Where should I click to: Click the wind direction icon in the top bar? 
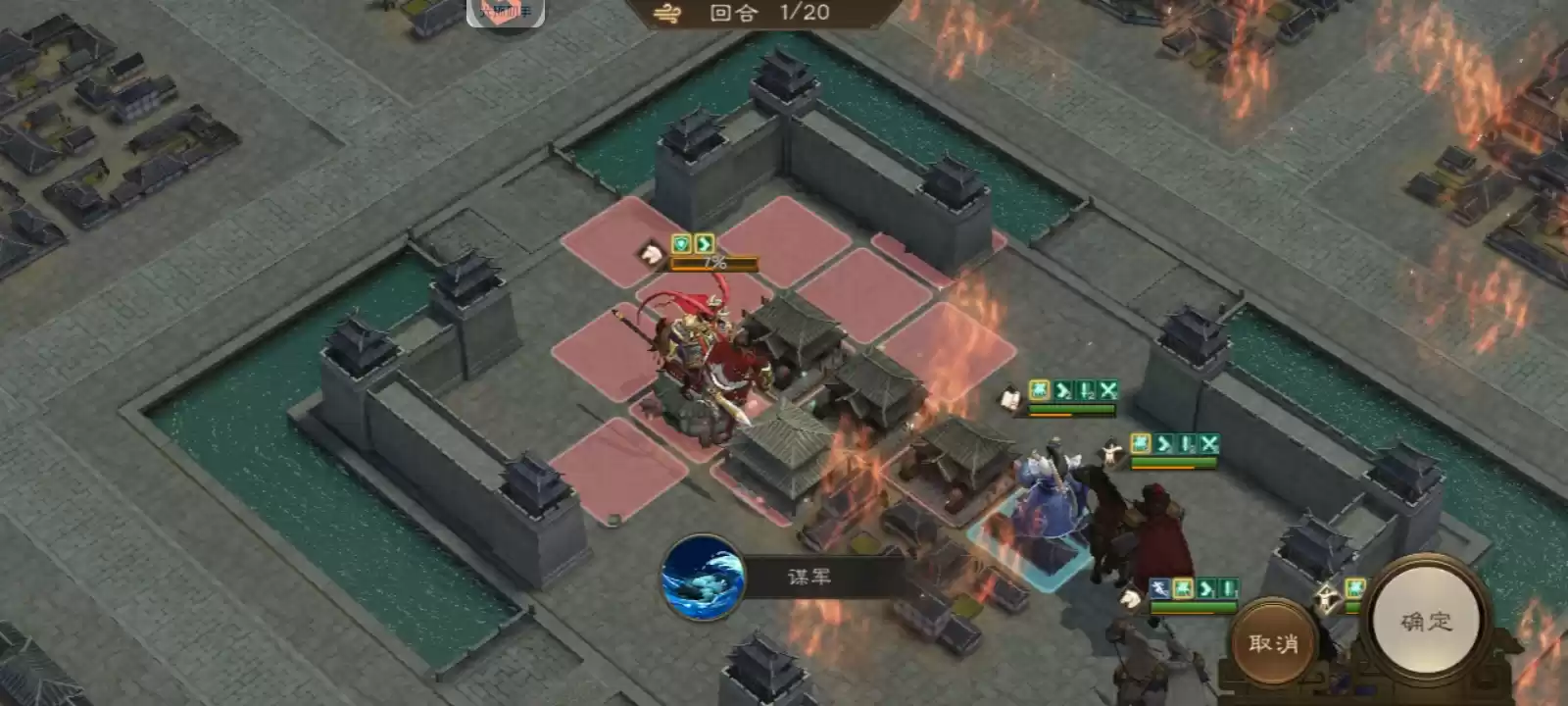(666, 14)
